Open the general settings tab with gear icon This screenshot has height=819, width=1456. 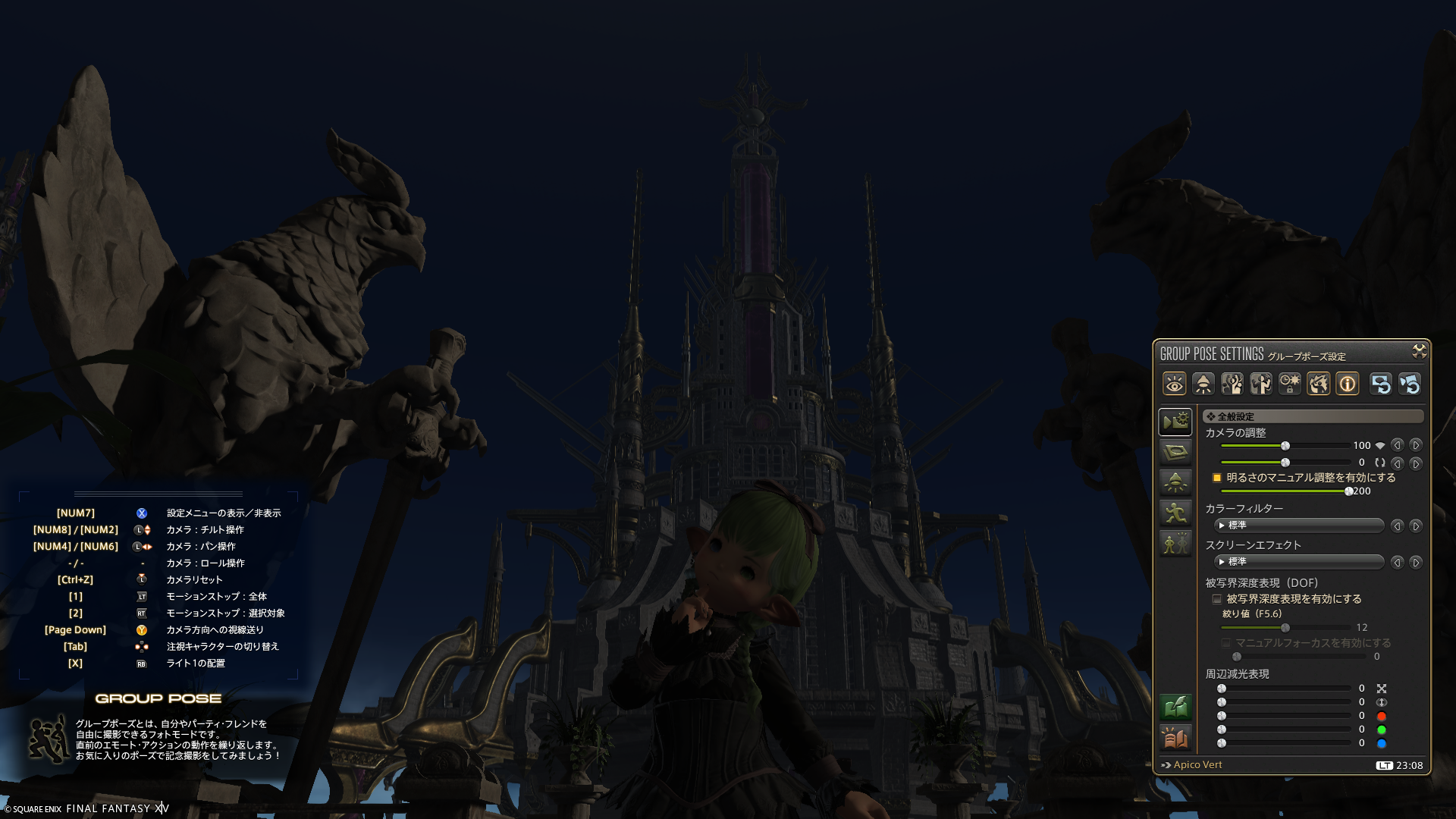click(1175, 422)
